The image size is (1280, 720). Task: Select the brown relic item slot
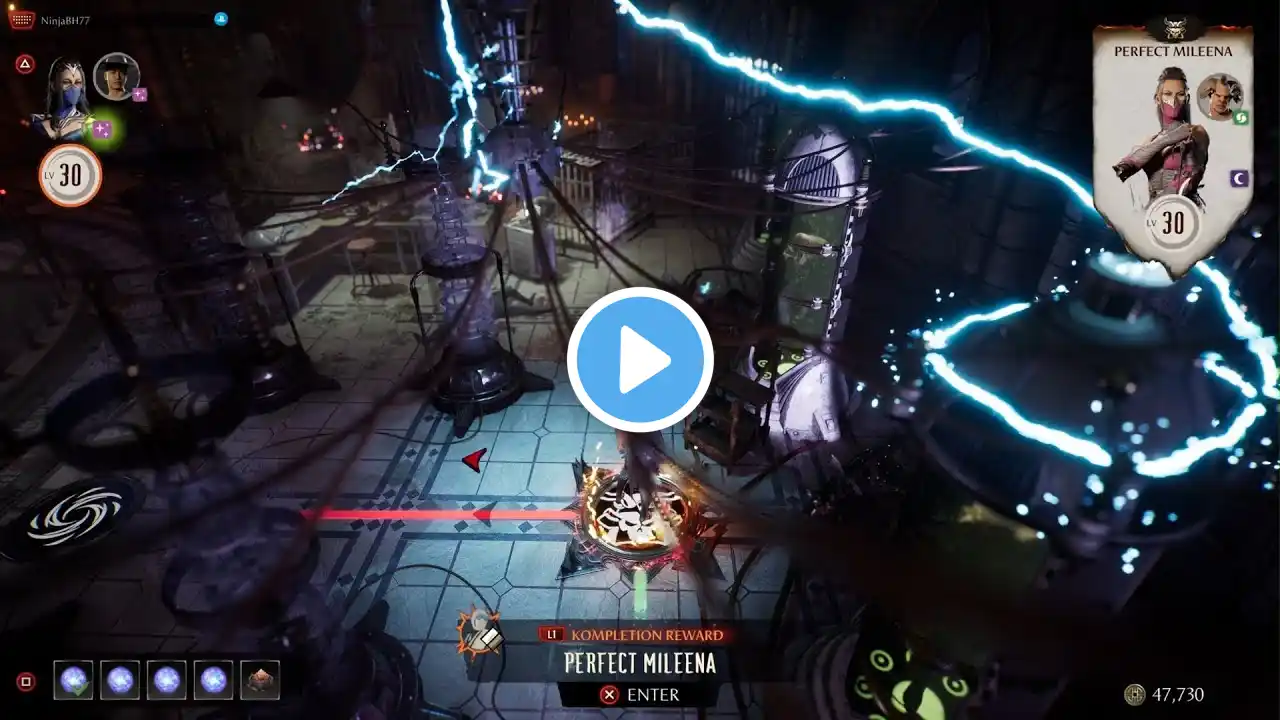click(260, 680)
